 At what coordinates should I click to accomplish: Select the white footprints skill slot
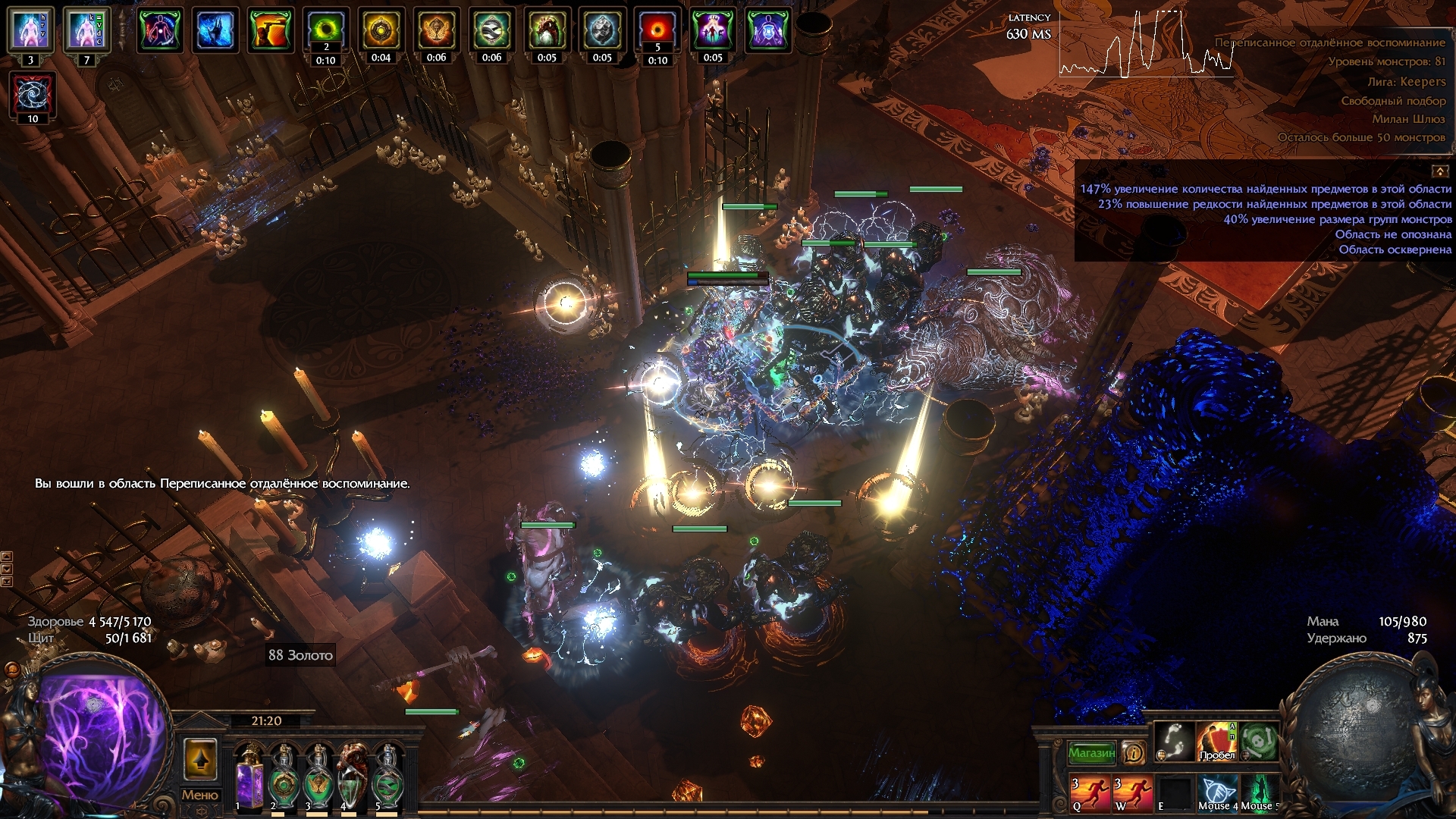(1174, 741)
